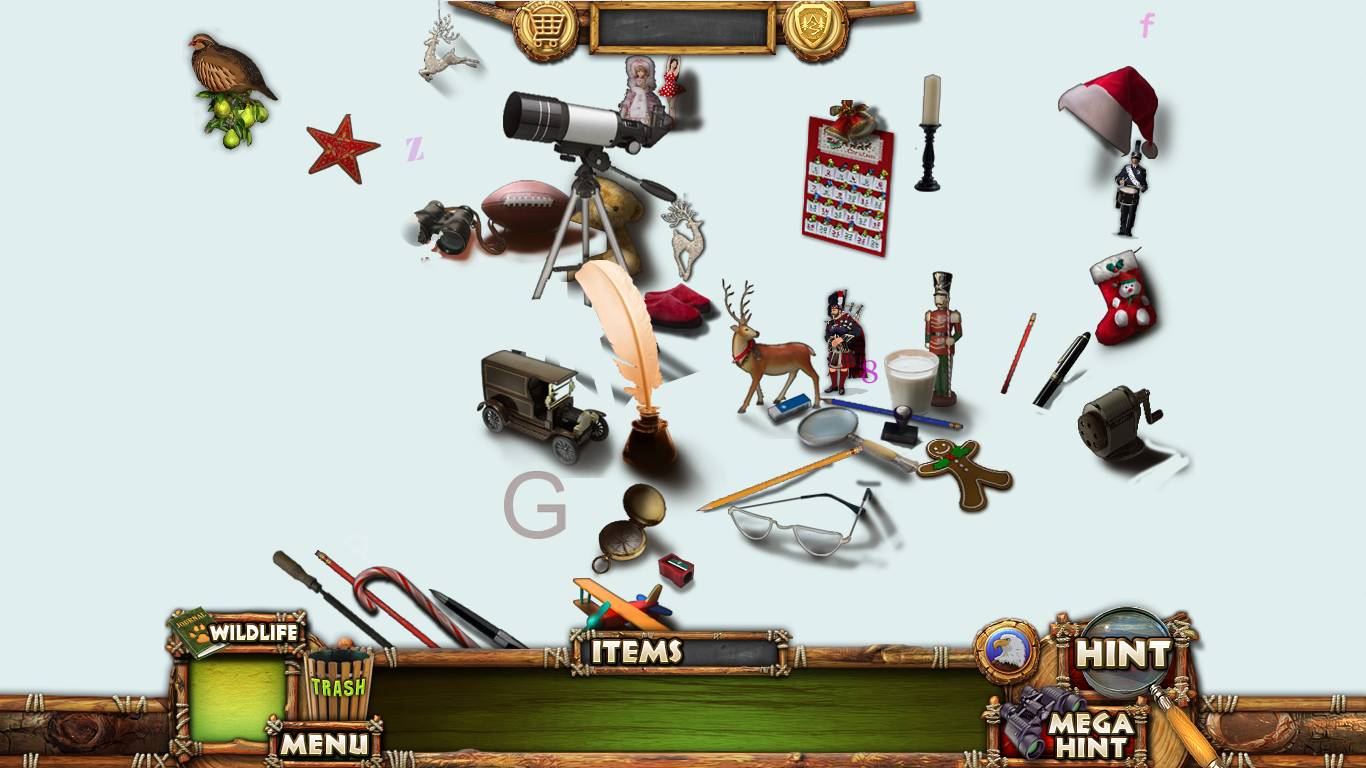Click the bald eagle medallion
Image resolution: width=1366 pixels, height=768 pixels.
1007,651
